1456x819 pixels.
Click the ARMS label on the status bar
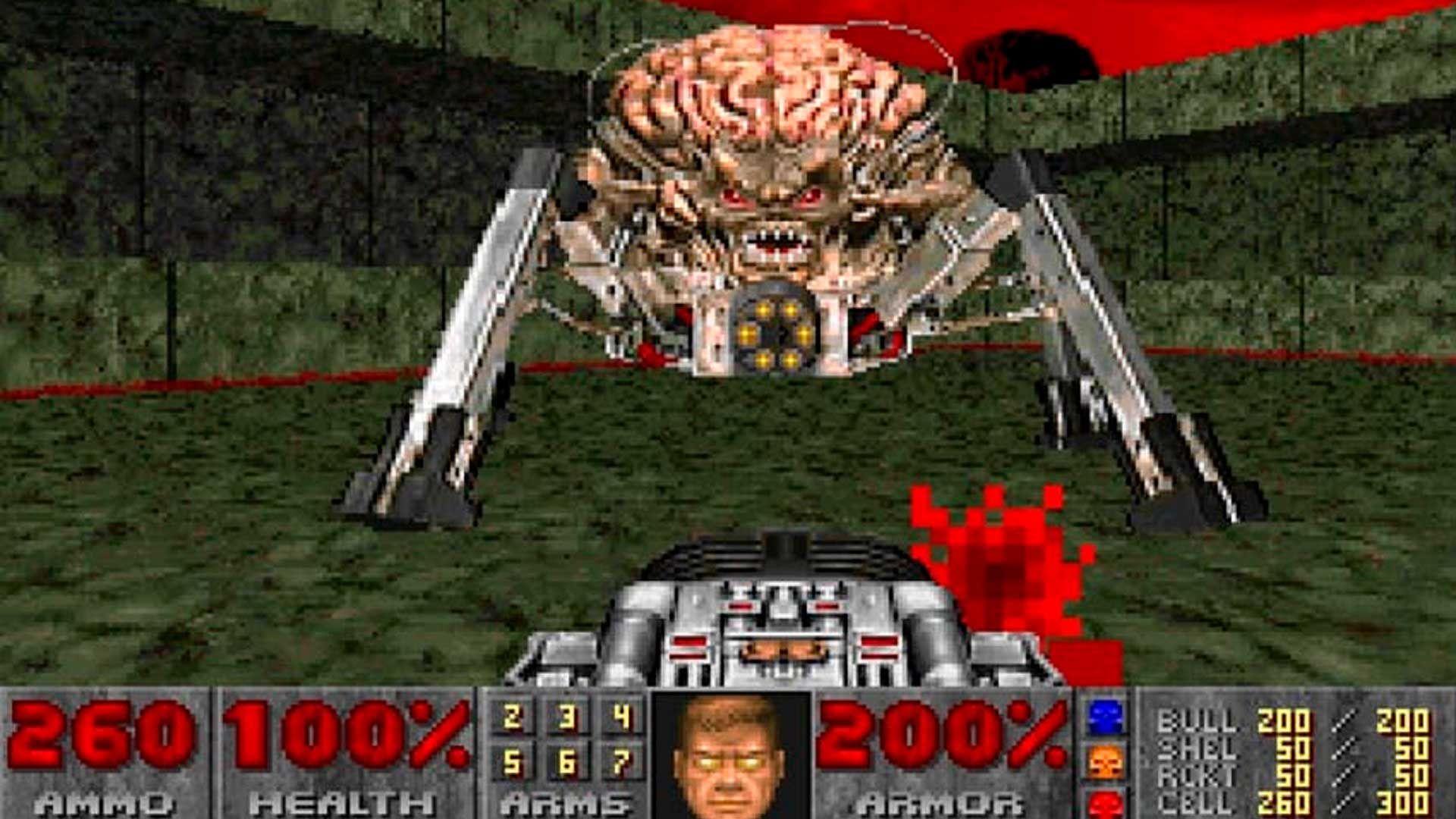565,802
